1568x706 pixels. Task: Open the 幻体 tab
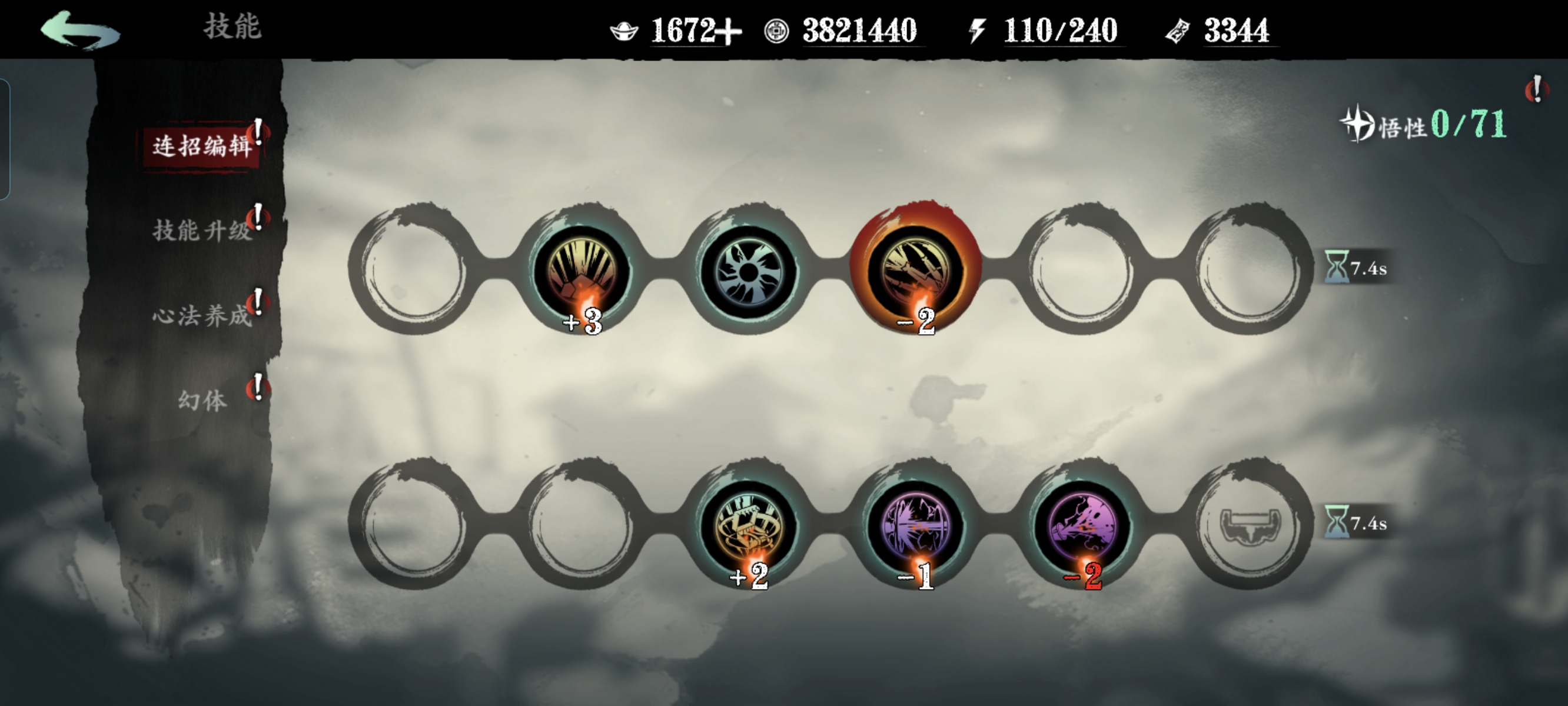point(201,401)
